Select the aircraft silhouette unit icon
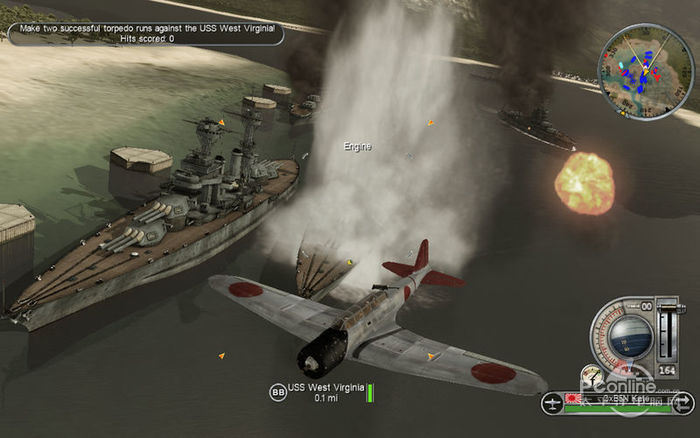700x438 pixels. [551, 404]
